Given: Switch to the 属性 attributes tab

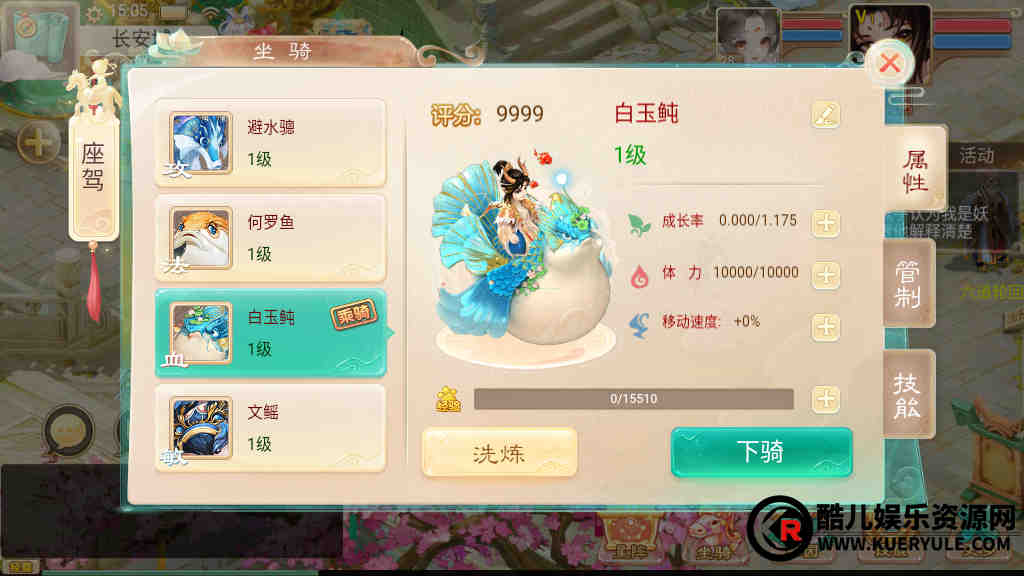Looking at the screenshot, I should click(915, 170).
